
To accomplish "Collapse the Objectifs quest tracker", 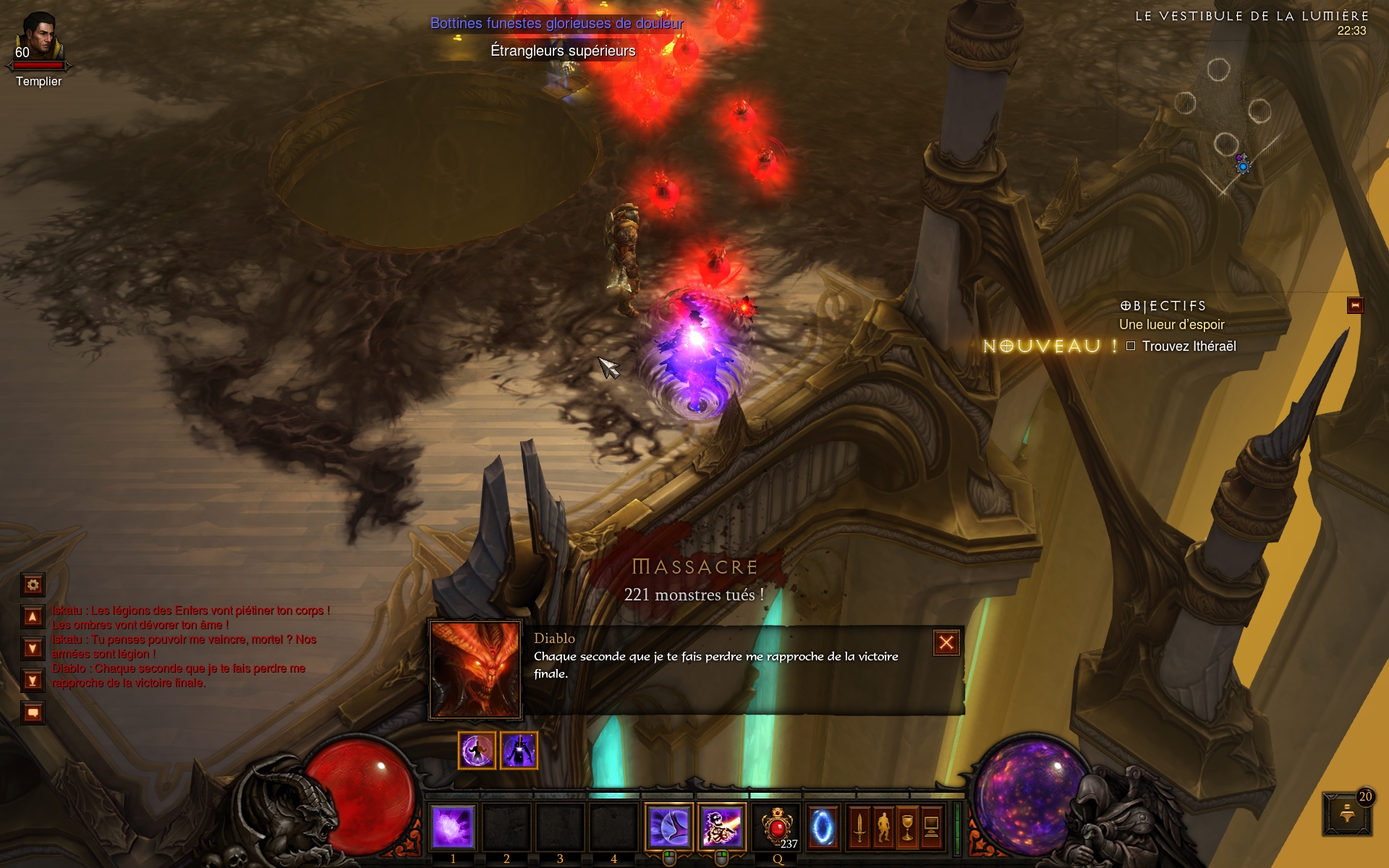I will 1355,305.
